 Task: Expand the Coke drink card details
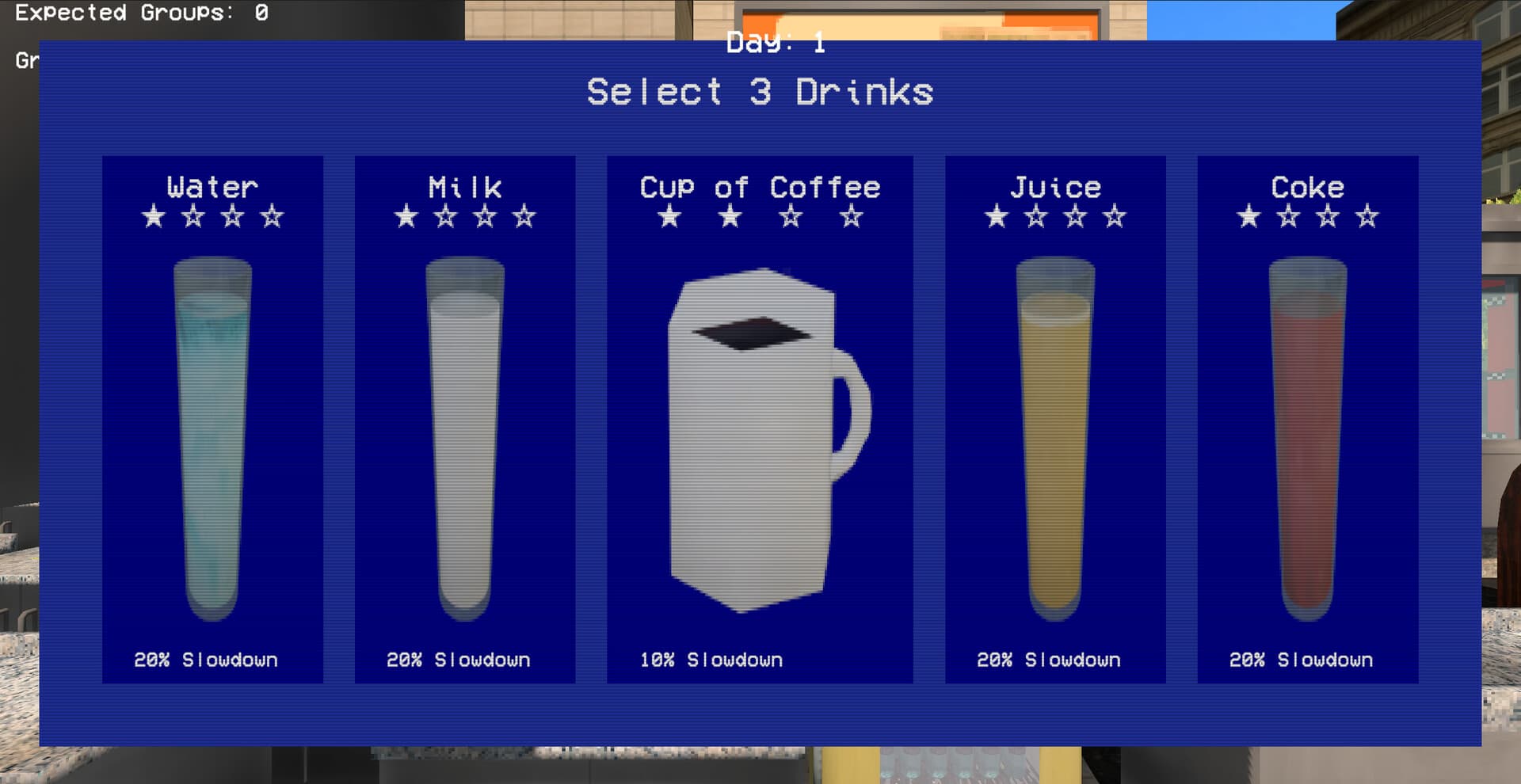point(1307,420)
